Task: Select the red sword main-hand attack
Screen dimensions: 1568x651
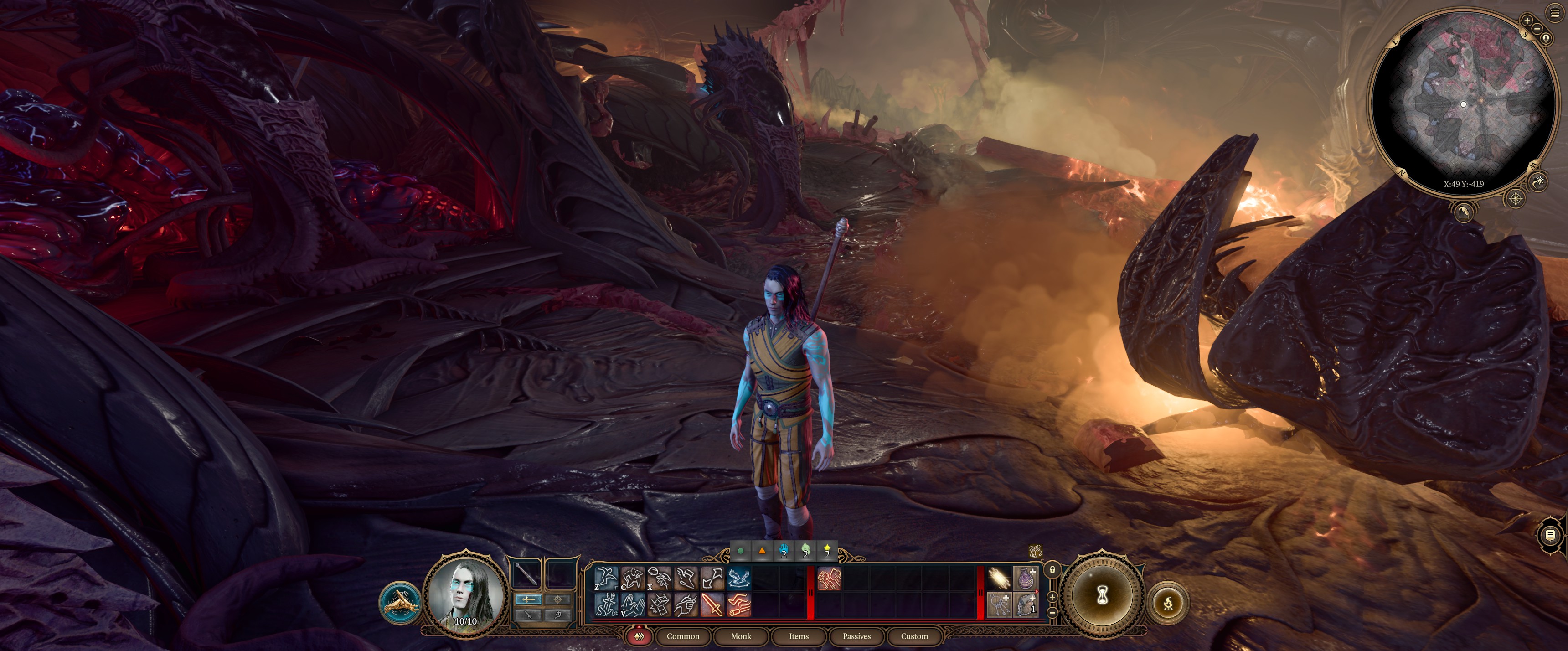Action: click(x=712, y=605)
